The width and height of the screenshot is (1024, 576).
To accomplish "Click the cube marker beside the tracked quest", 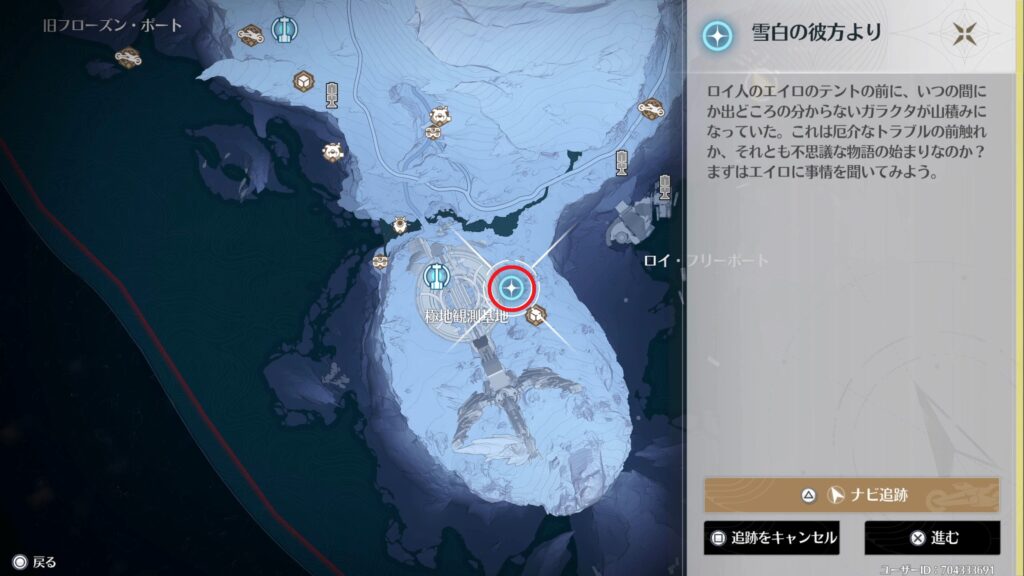I will tap(536, 315).
